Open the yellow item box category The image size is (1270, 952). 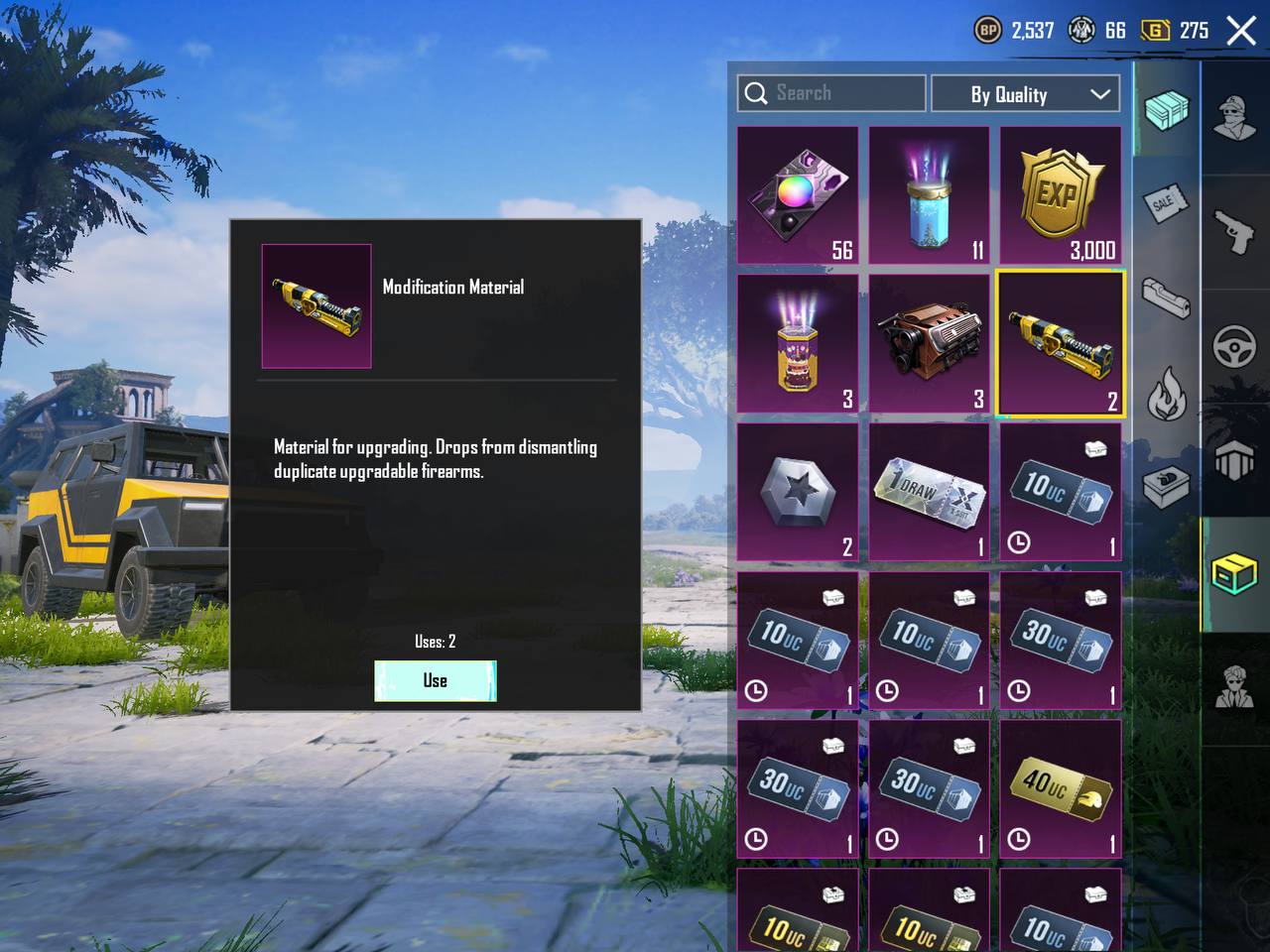pyautogui.click(x=1235, y=573)
